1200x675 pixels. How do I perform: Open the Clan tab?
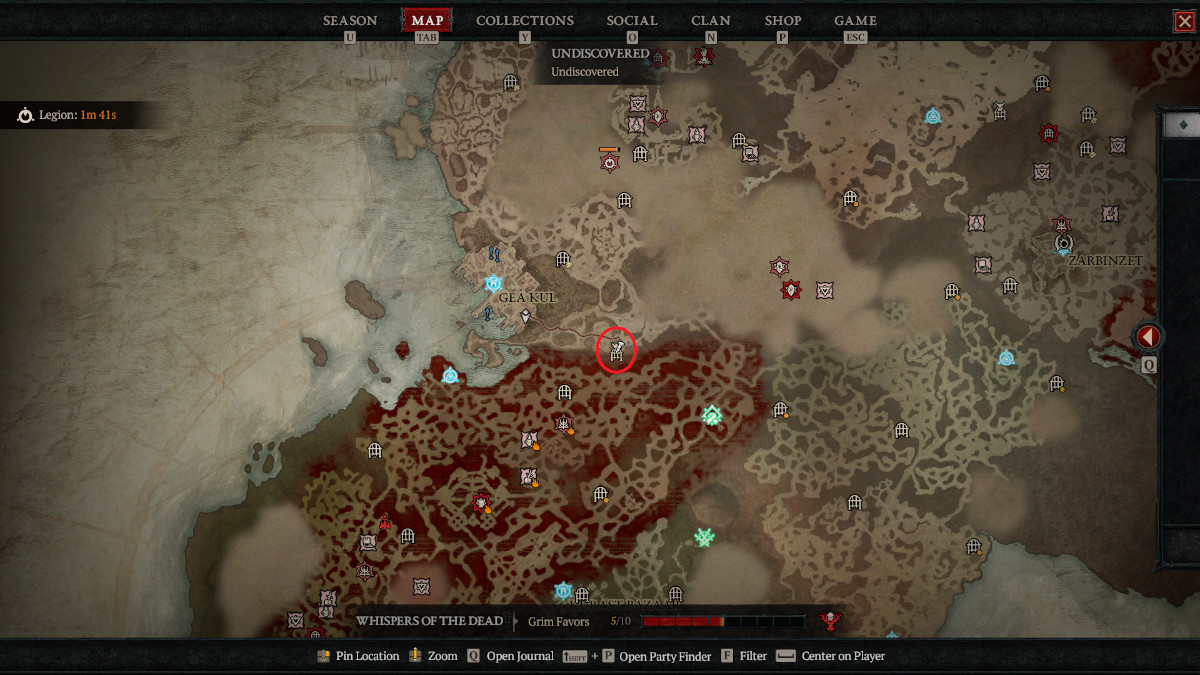click(x=711, y=20)
